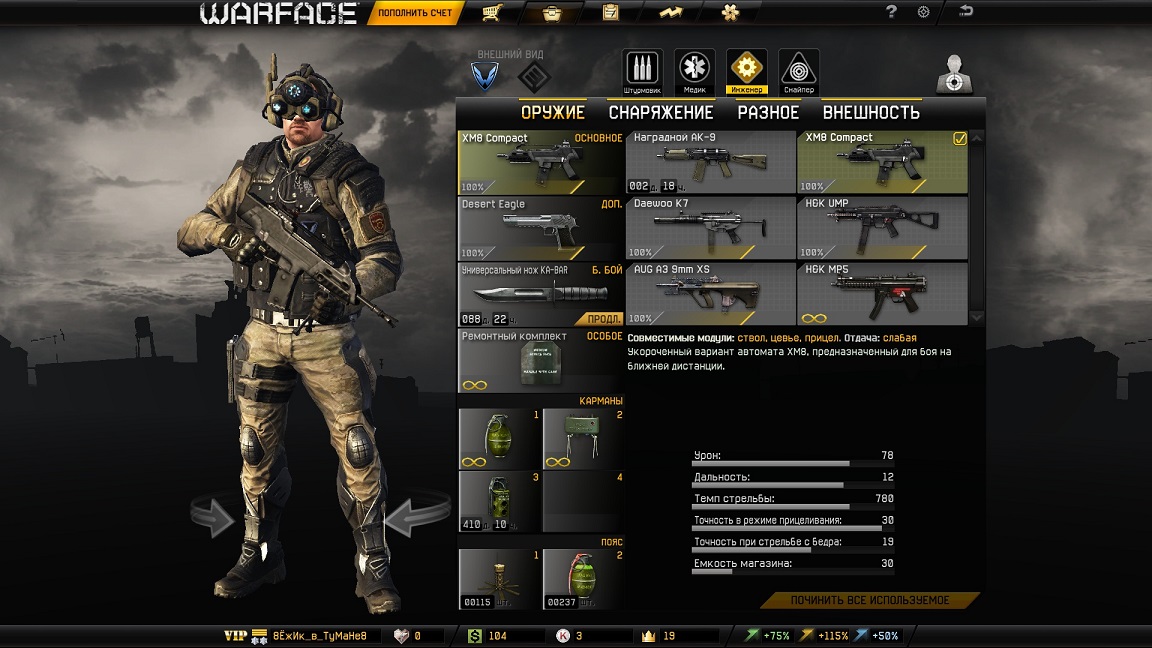The height and width of the screenshot is (648, 1152).
Task: Choose the Медик class
Action: point(694,70)
